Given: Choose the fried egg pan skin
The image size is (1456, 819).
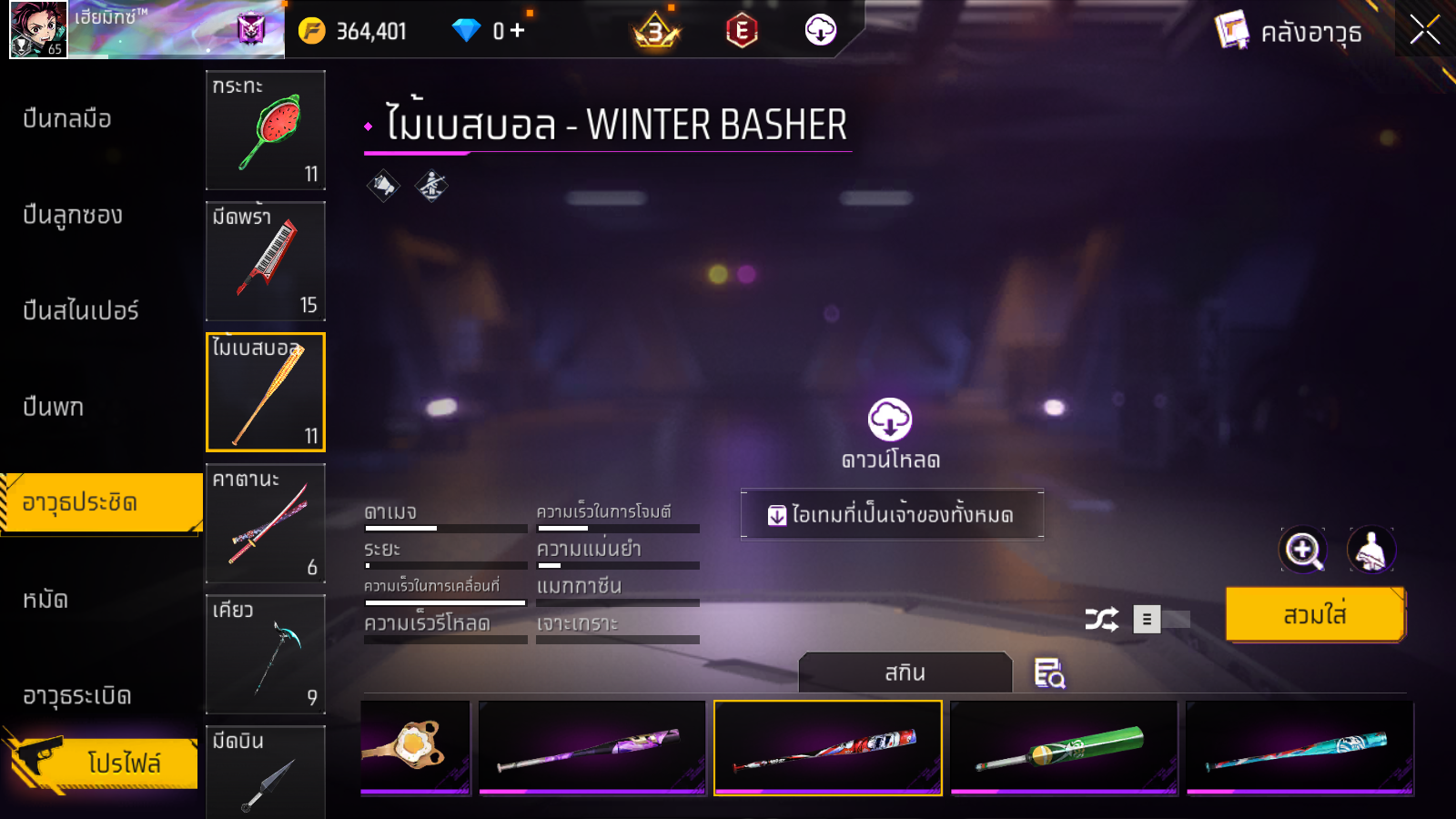Looking at the screenshot, I should pyautogui.click(x=415, y=748).
